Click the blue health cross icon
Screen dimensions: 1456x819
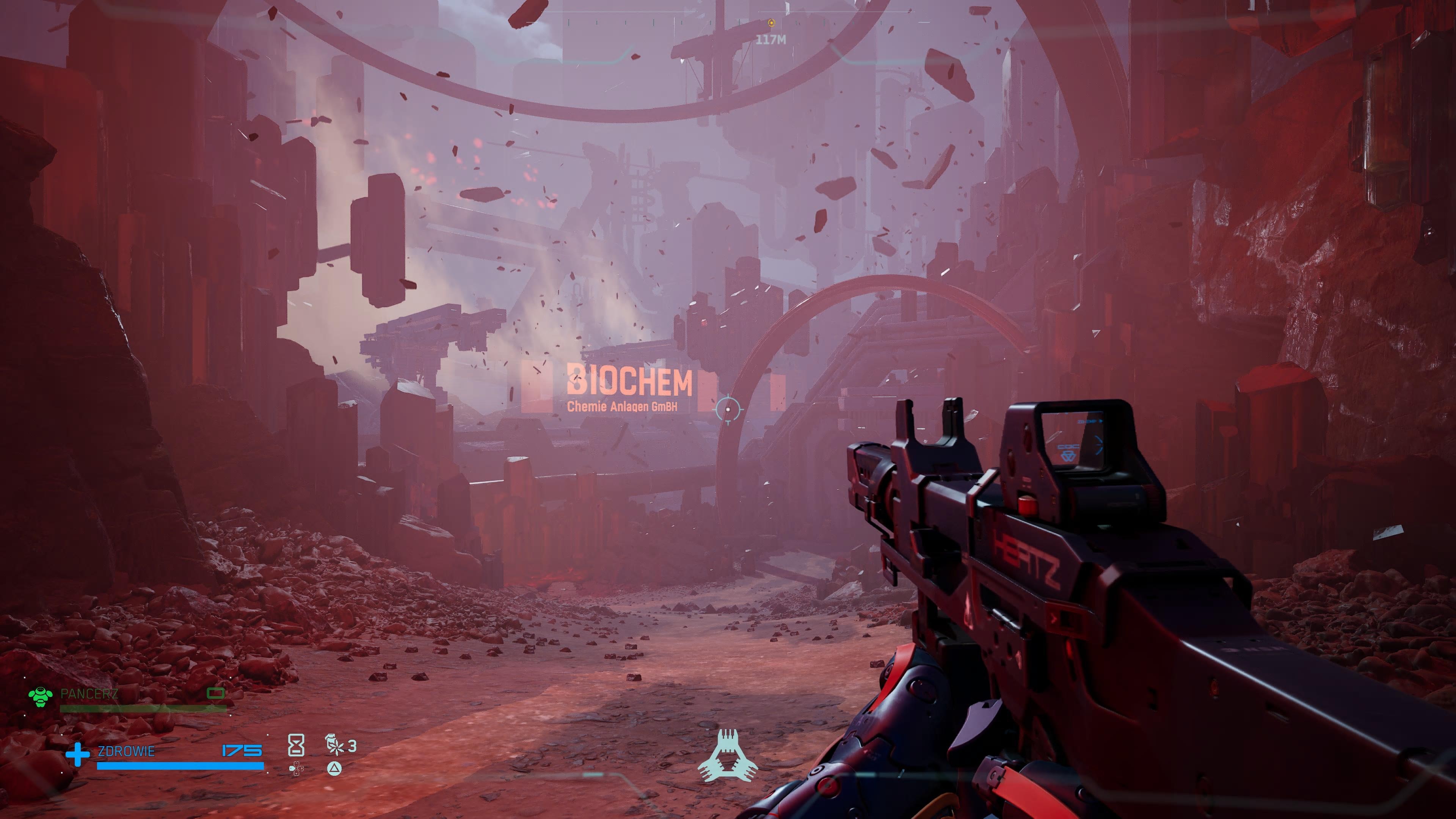click(77, 755)
